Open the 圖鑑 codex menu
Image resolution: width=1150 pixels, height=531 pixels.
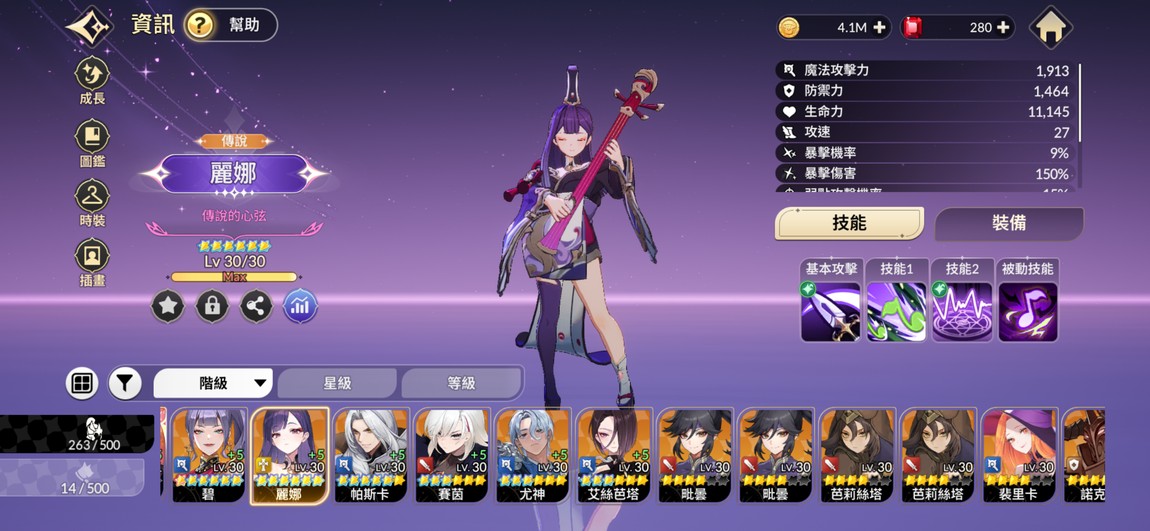click(x=92, y=142)
